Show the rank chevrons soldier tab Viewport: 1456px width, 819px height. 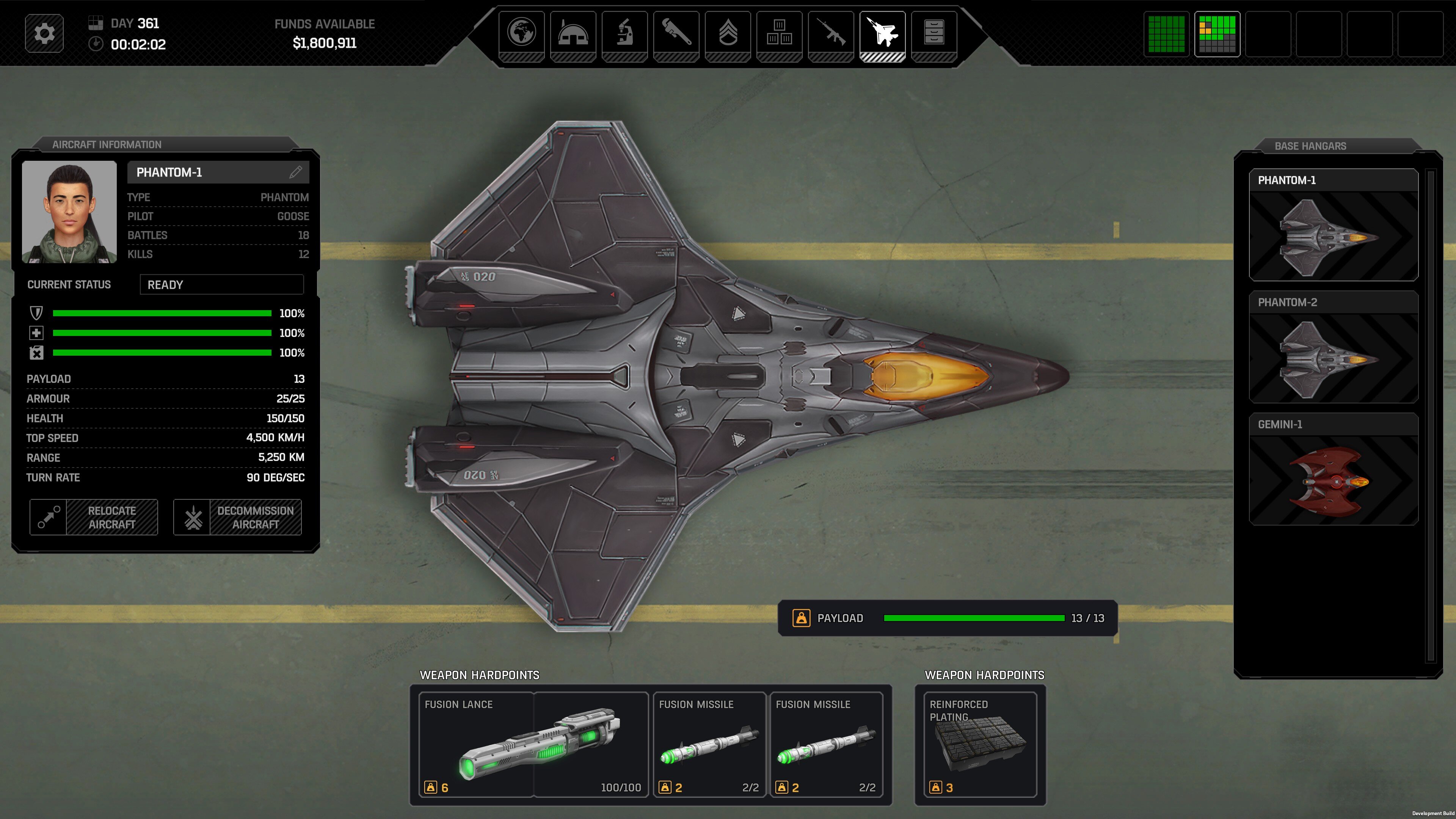coord(728,33)
